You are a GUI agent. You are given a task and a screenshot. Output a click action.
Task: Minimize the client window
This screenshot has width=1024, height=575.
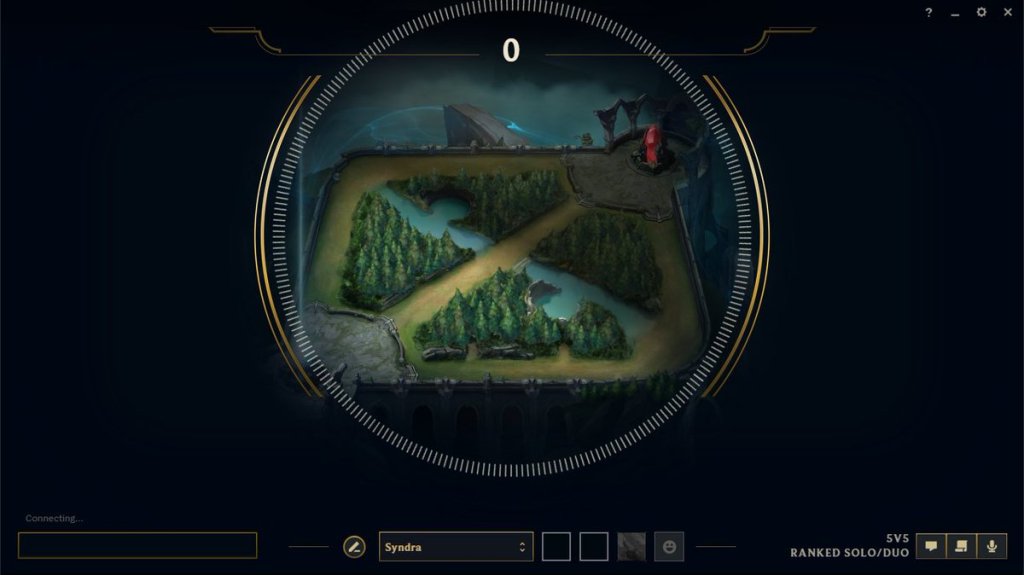pyautogui.click(x=955, y=13)
